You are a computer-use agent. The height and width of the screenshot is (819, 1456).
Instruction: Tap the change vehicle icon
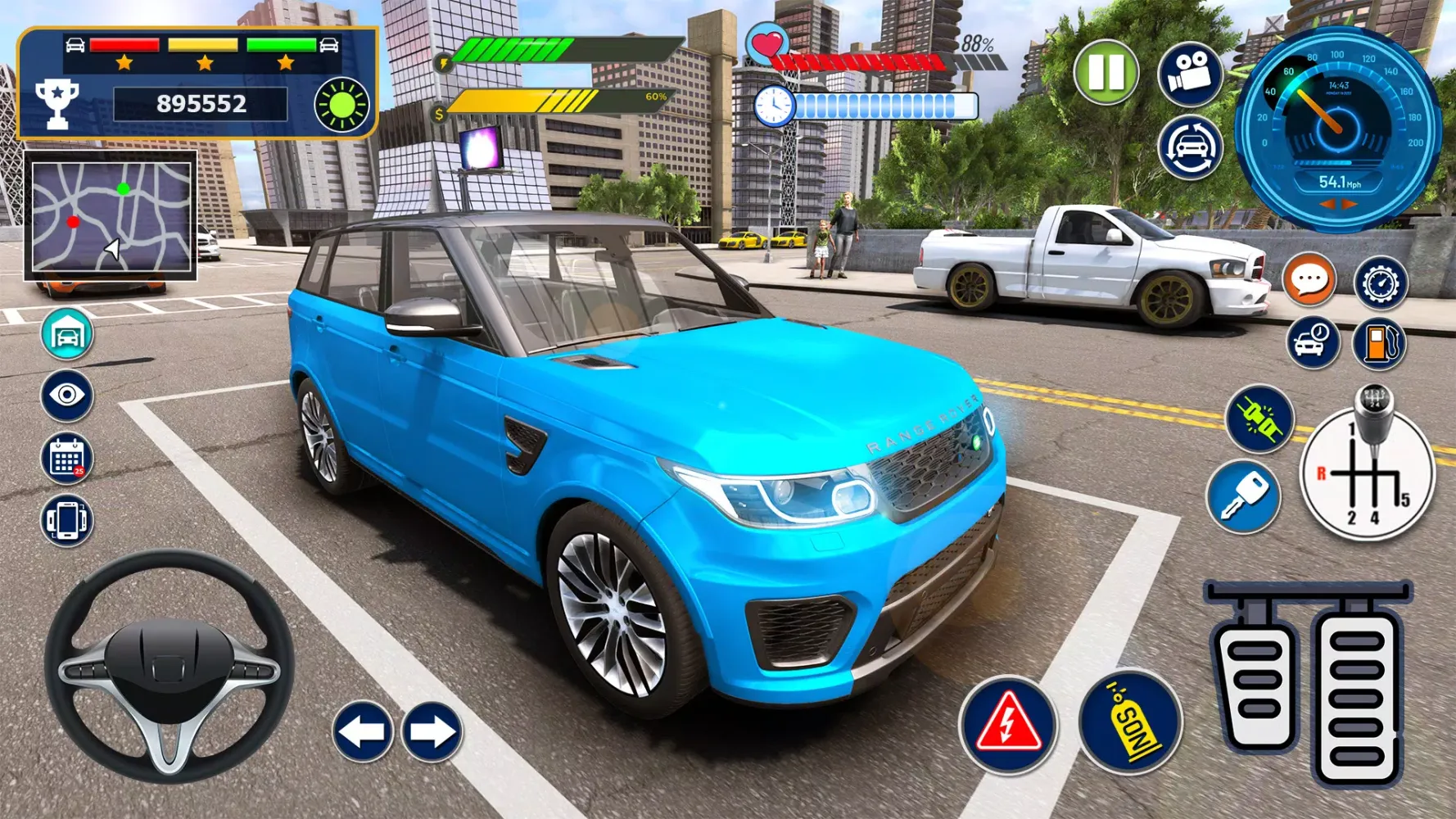click(1190, 147)
